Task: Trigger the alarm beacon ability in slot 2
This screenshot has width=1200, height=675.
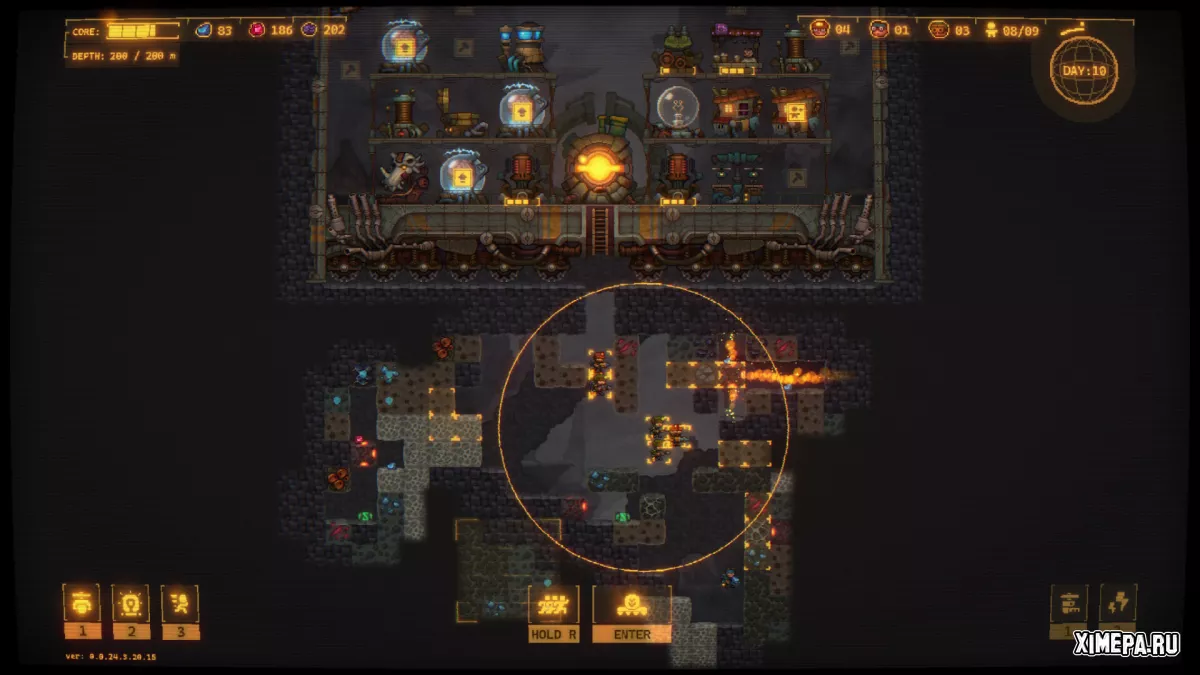Action: 130,603
